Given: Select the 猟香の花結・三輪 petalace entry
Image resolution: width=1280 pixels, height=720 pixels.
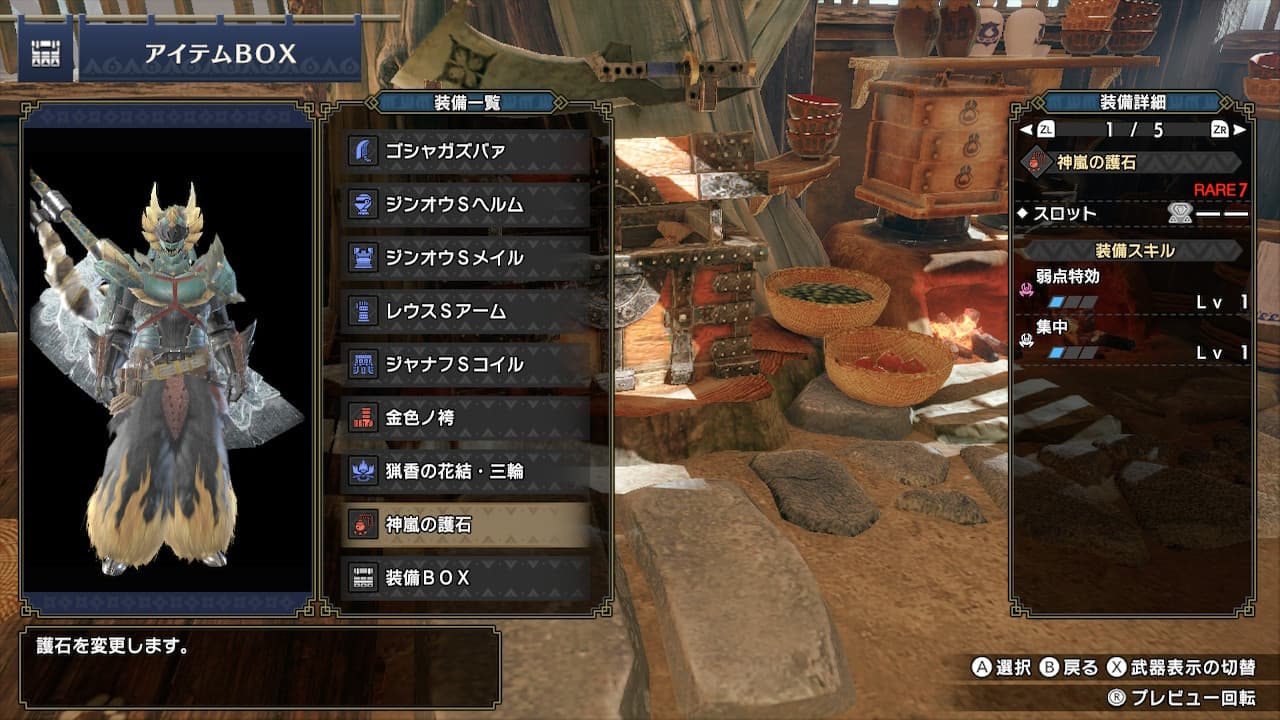Looking at the screenshot, I should (x=467, y=470).
